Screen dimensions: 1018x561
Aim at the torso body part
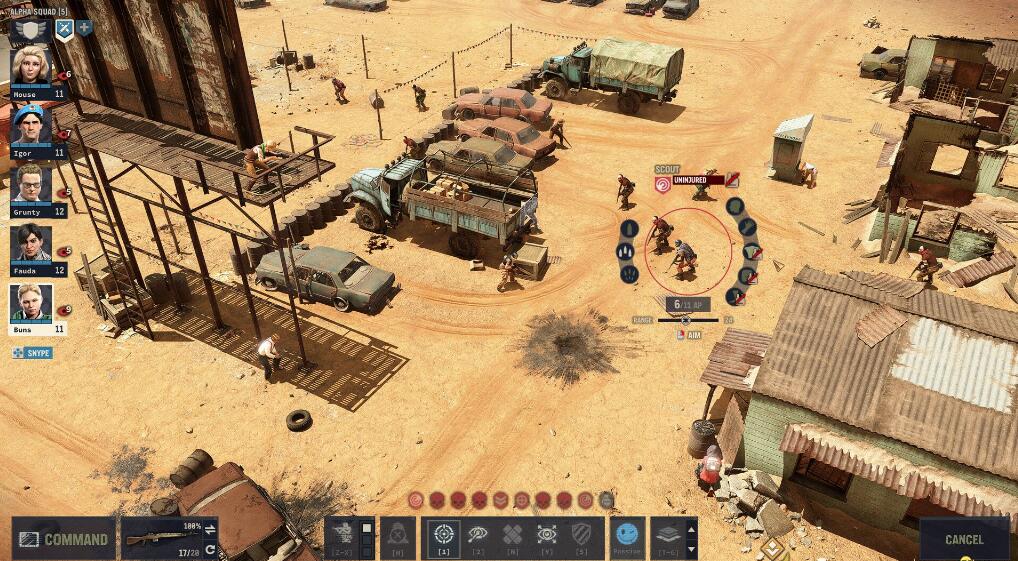[748, 225]
